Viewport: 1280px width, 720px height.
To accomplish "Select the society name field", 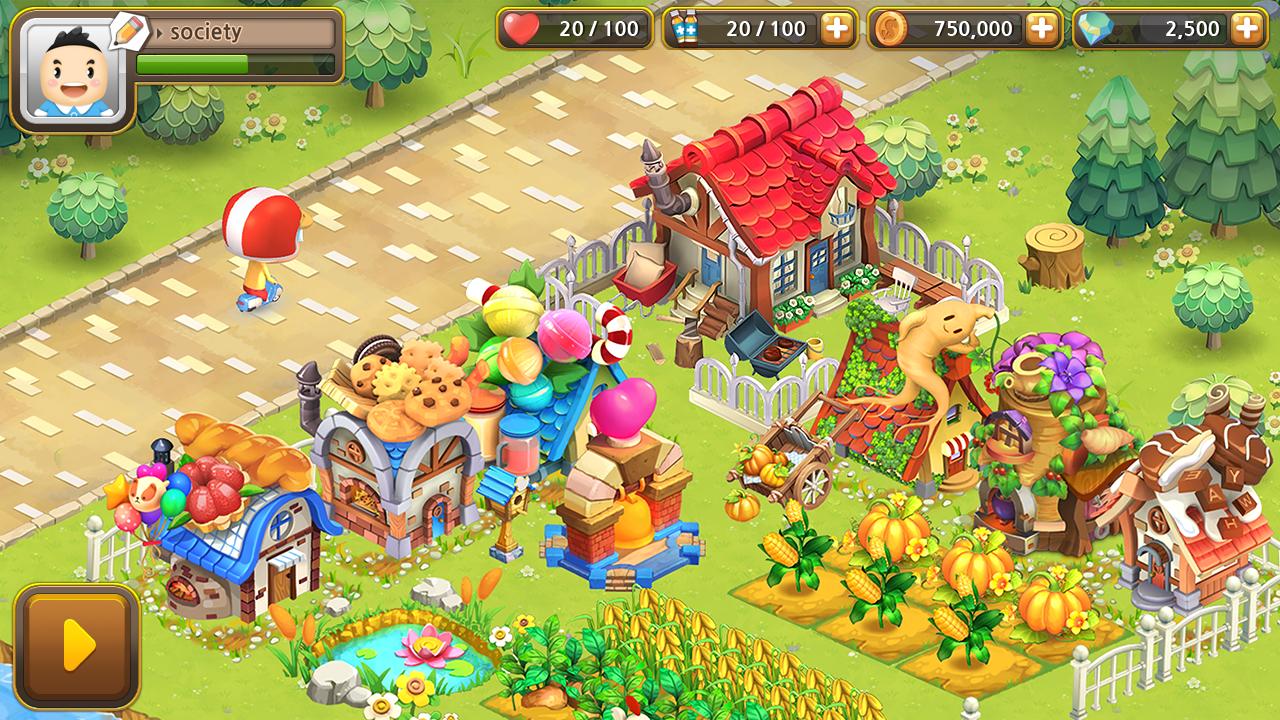I will coord(240,32).
